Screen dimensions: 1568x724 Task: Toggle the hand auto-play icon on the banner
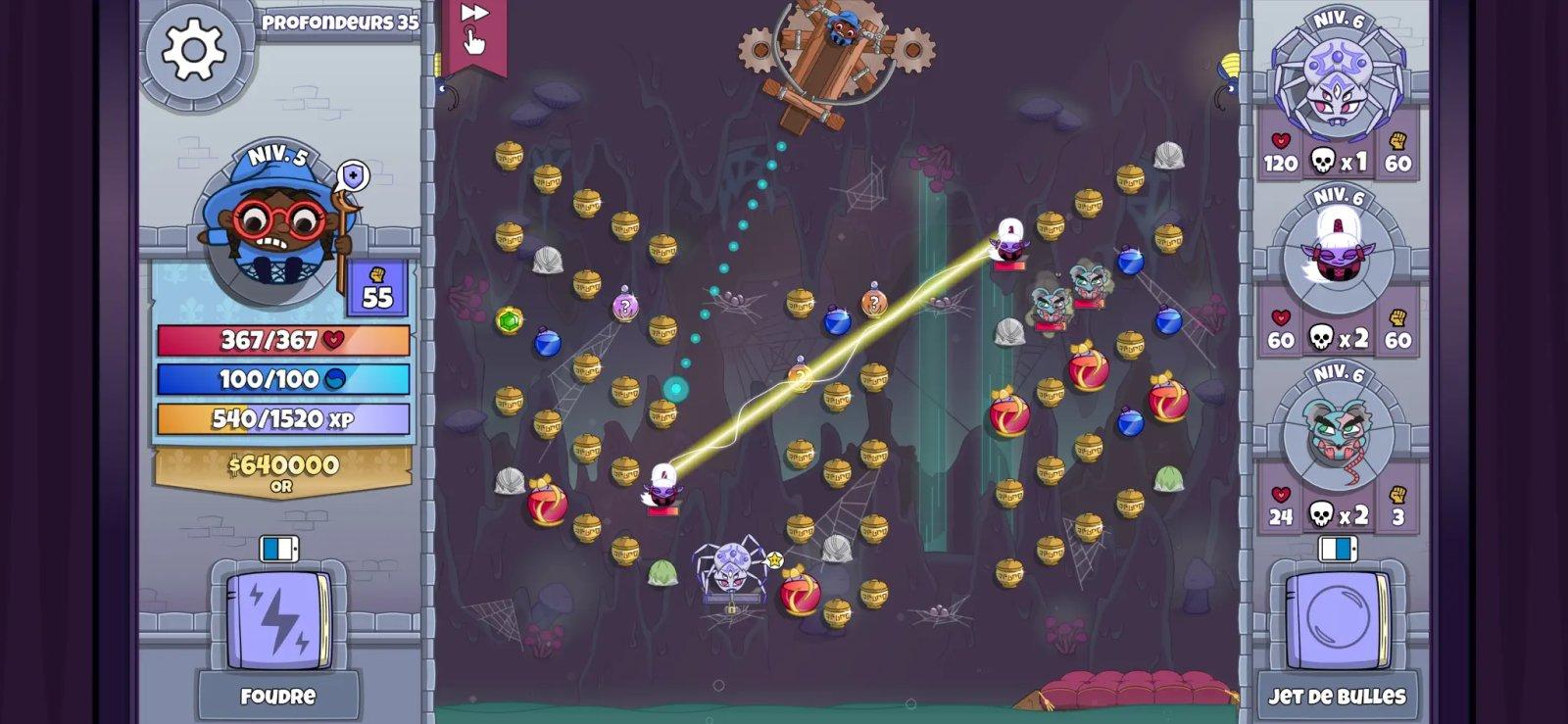(477, 41)
